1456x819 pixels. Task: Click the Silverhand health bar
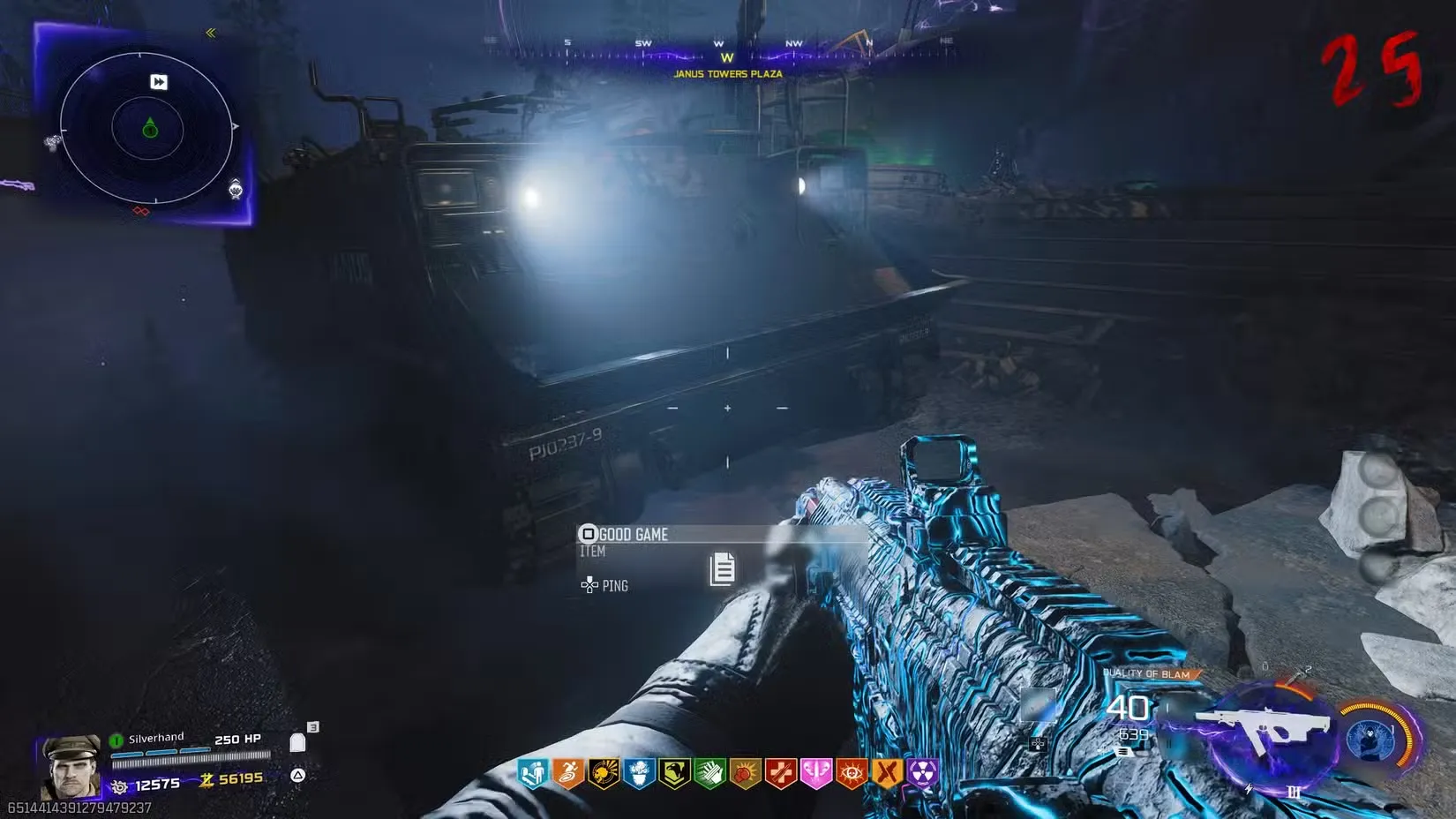click(190, 754)
